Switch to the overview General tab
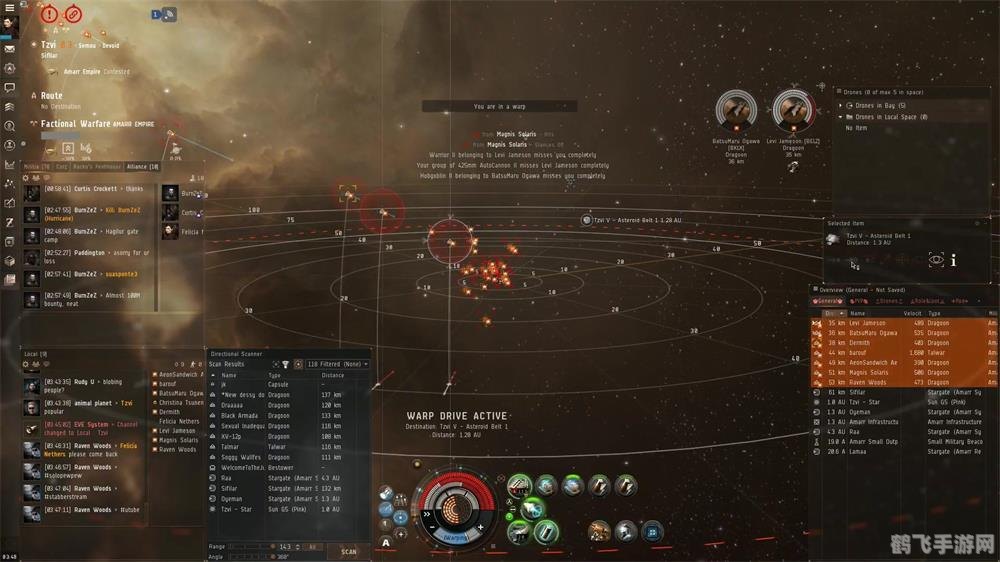1000x562 pixels. (830, 301)
